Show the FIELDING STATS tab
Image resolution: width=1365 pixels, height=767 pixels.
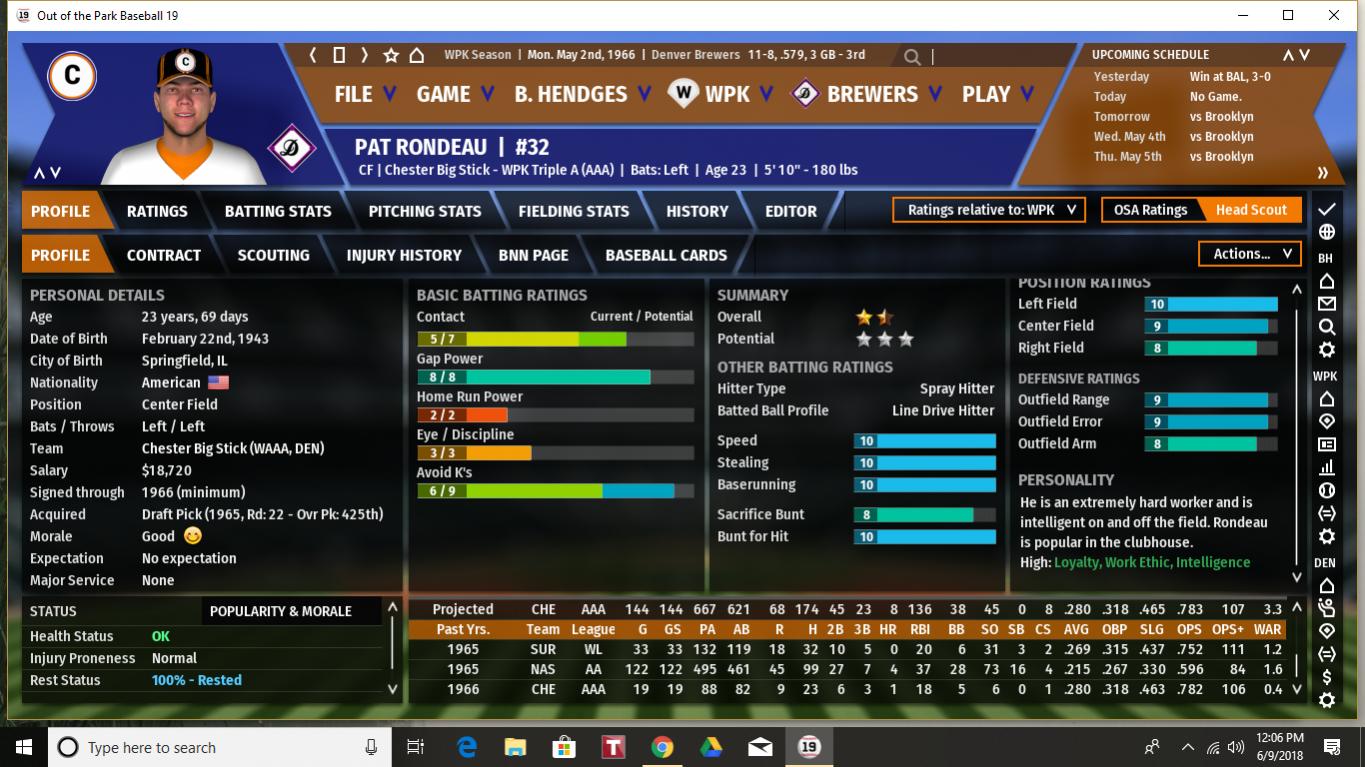573,211
